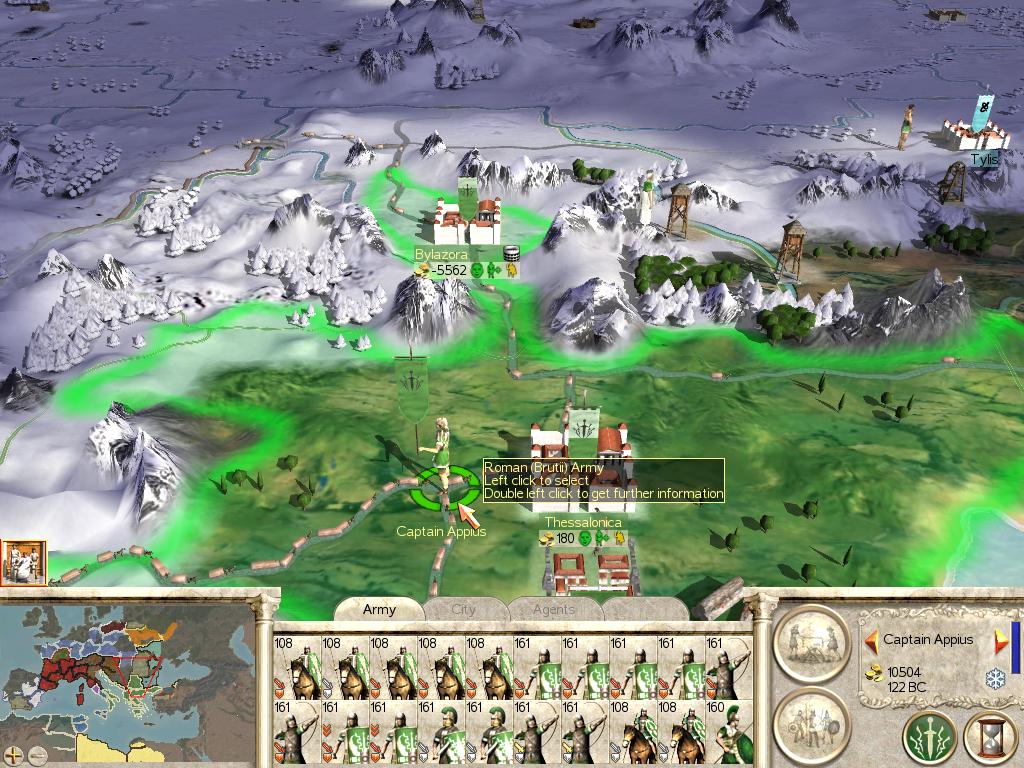Viewport: 1024px width, 768px height.
Task: Select the previous character with the left arrow
Action: (x=870, y=640)
